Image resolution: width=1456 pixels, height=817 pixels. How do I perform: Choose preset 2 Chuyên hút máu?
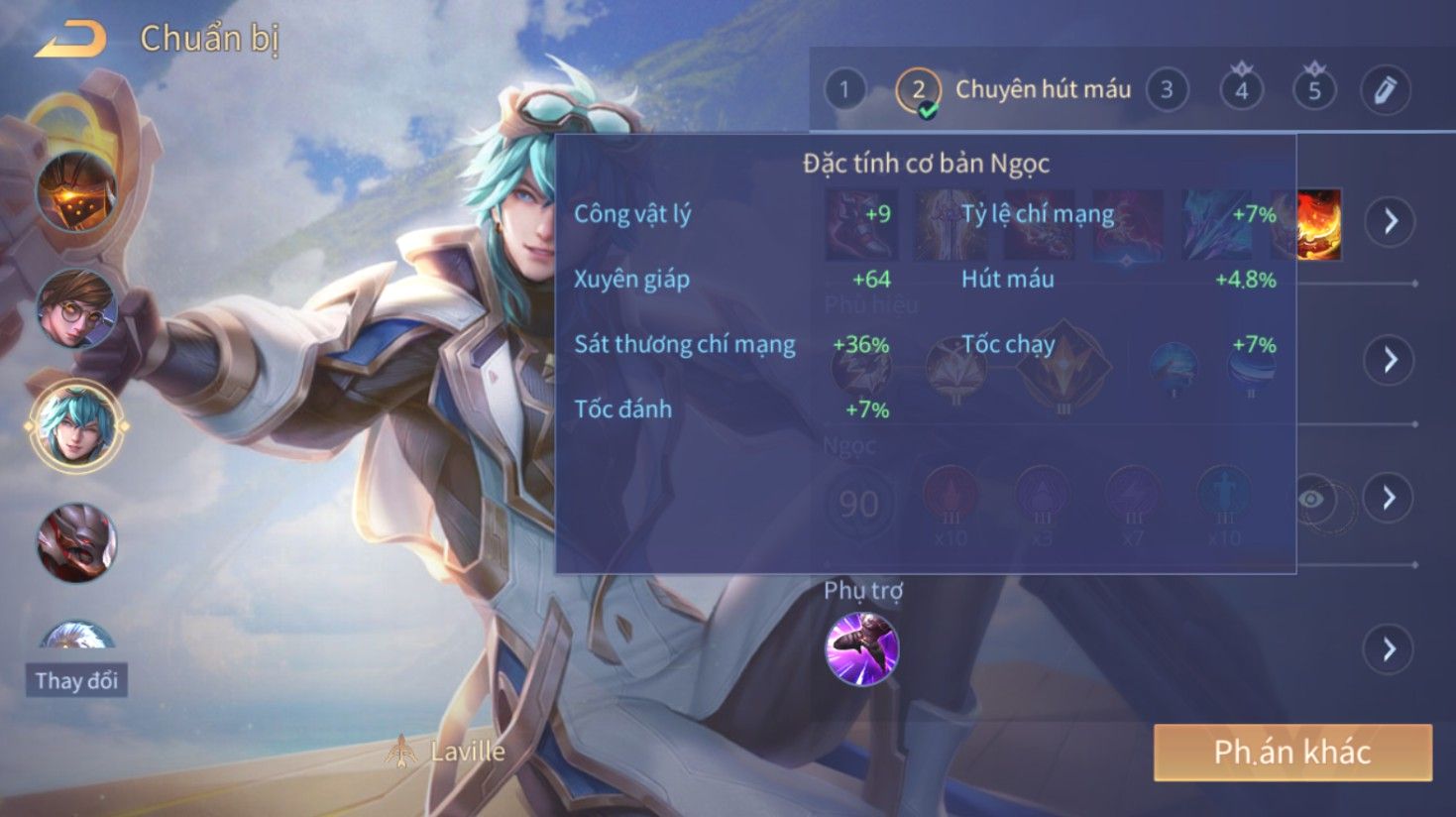919,90
